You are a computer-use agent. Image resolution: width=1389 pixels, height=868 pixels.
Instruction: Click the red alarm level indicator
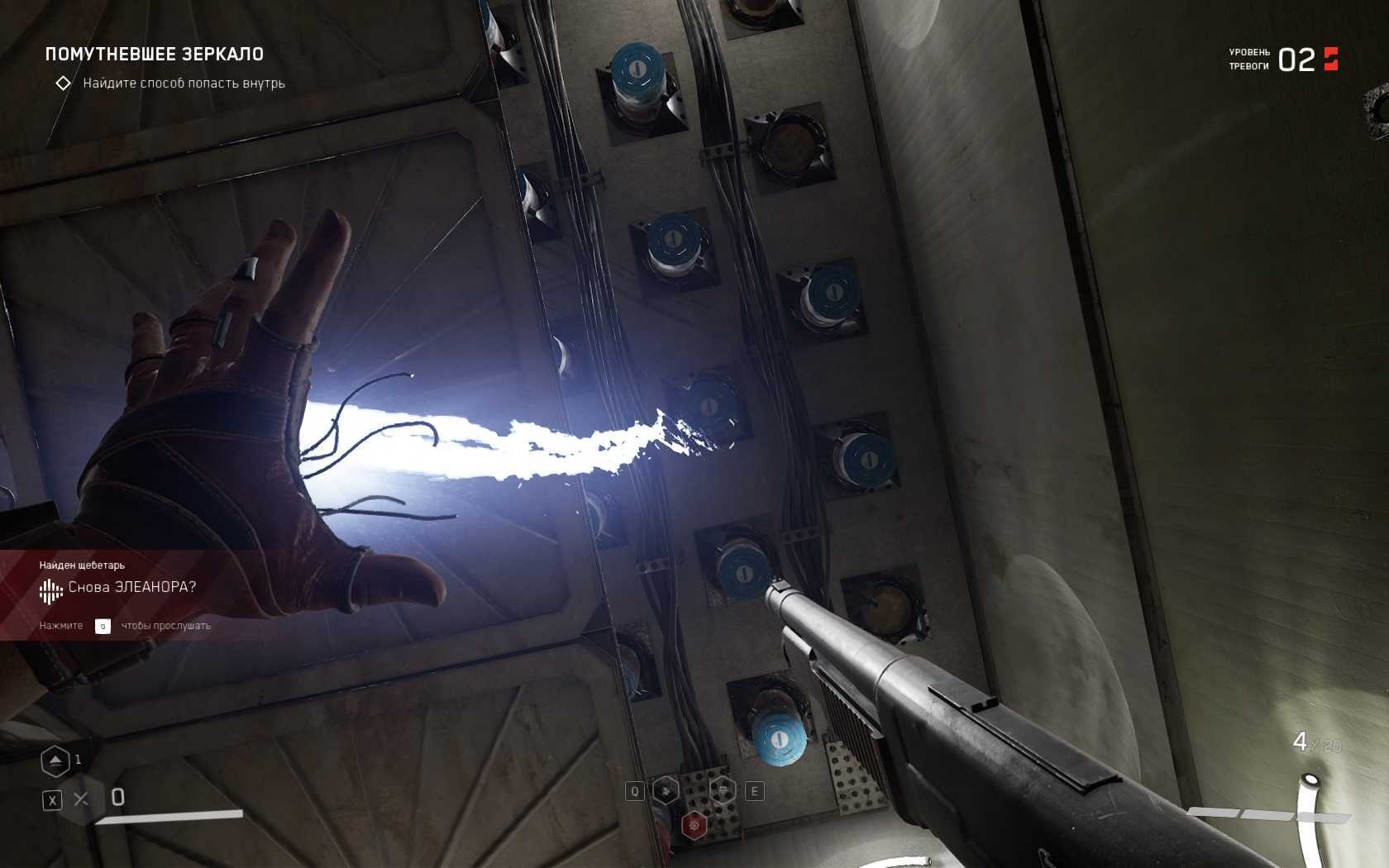1330,59
